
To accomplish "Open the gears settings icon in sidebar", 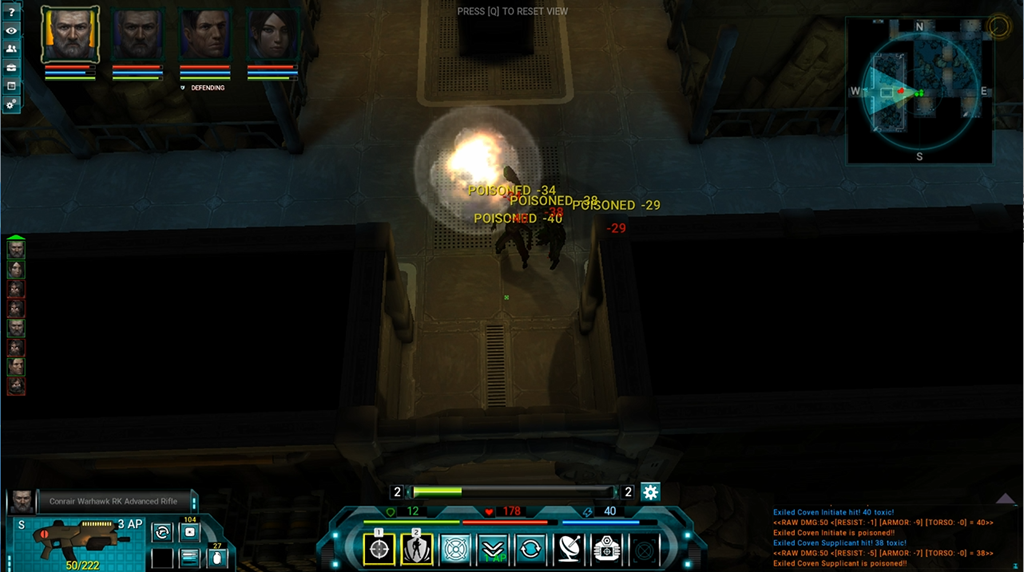I will tap(11, 104).
